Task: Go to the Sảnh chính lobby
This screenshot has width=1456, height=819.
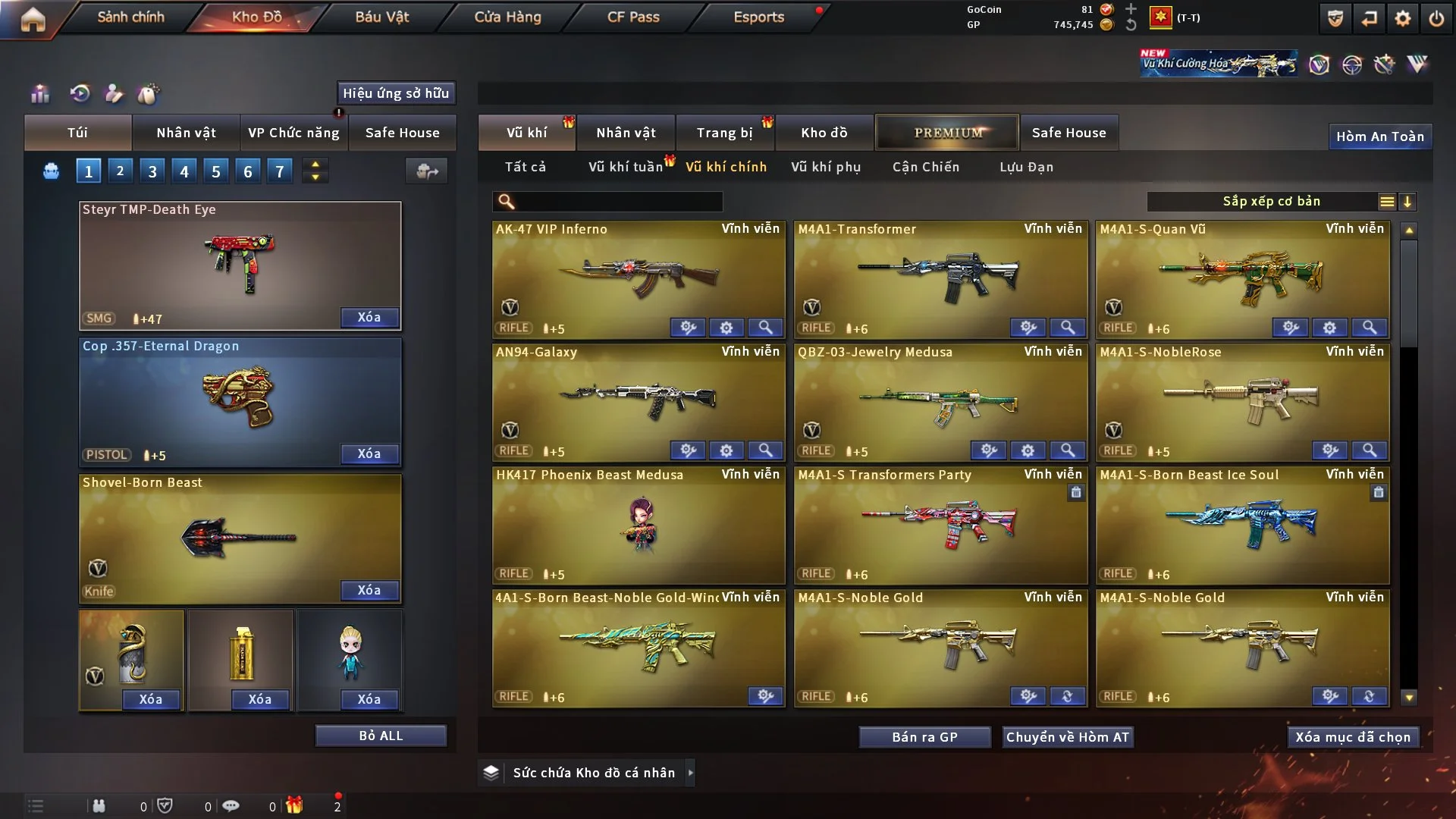Action: [x=130, y=17]
